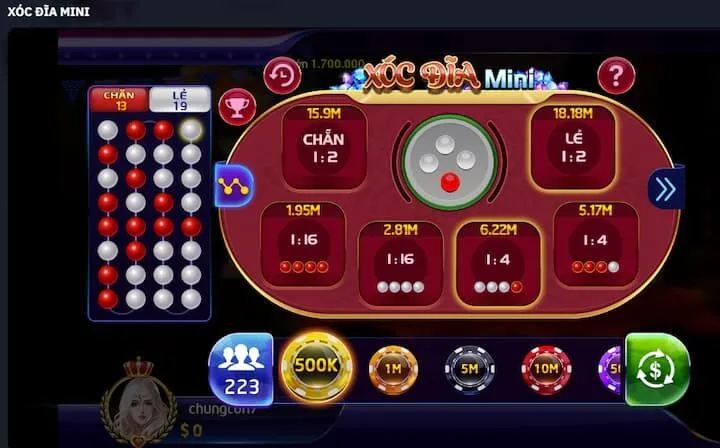Select the 500K chip

(x=317, y=366)
